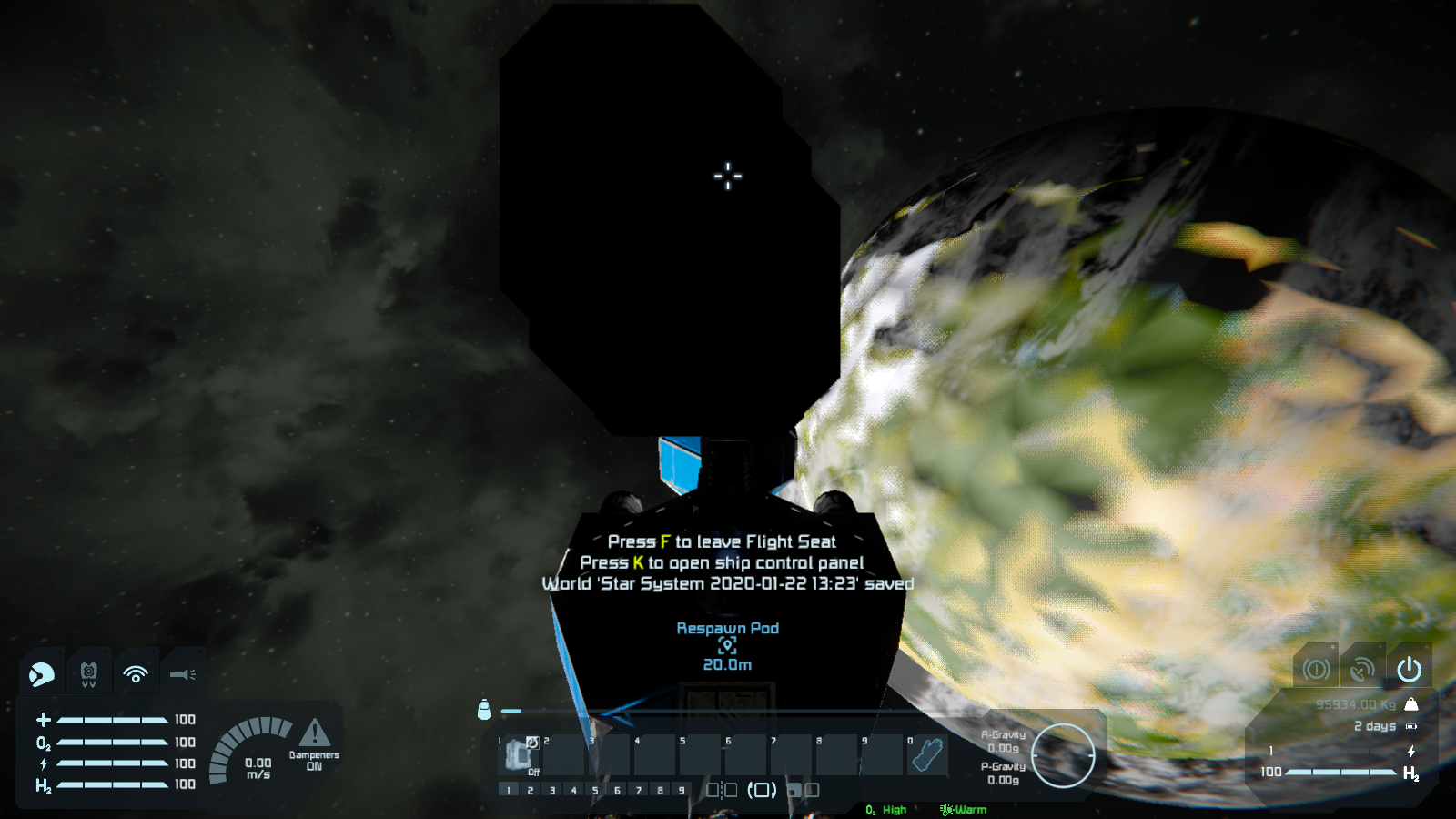The image size is (1456, 819).
Task: Toggle the helmet icon
Action: click(x=42, y=674)
